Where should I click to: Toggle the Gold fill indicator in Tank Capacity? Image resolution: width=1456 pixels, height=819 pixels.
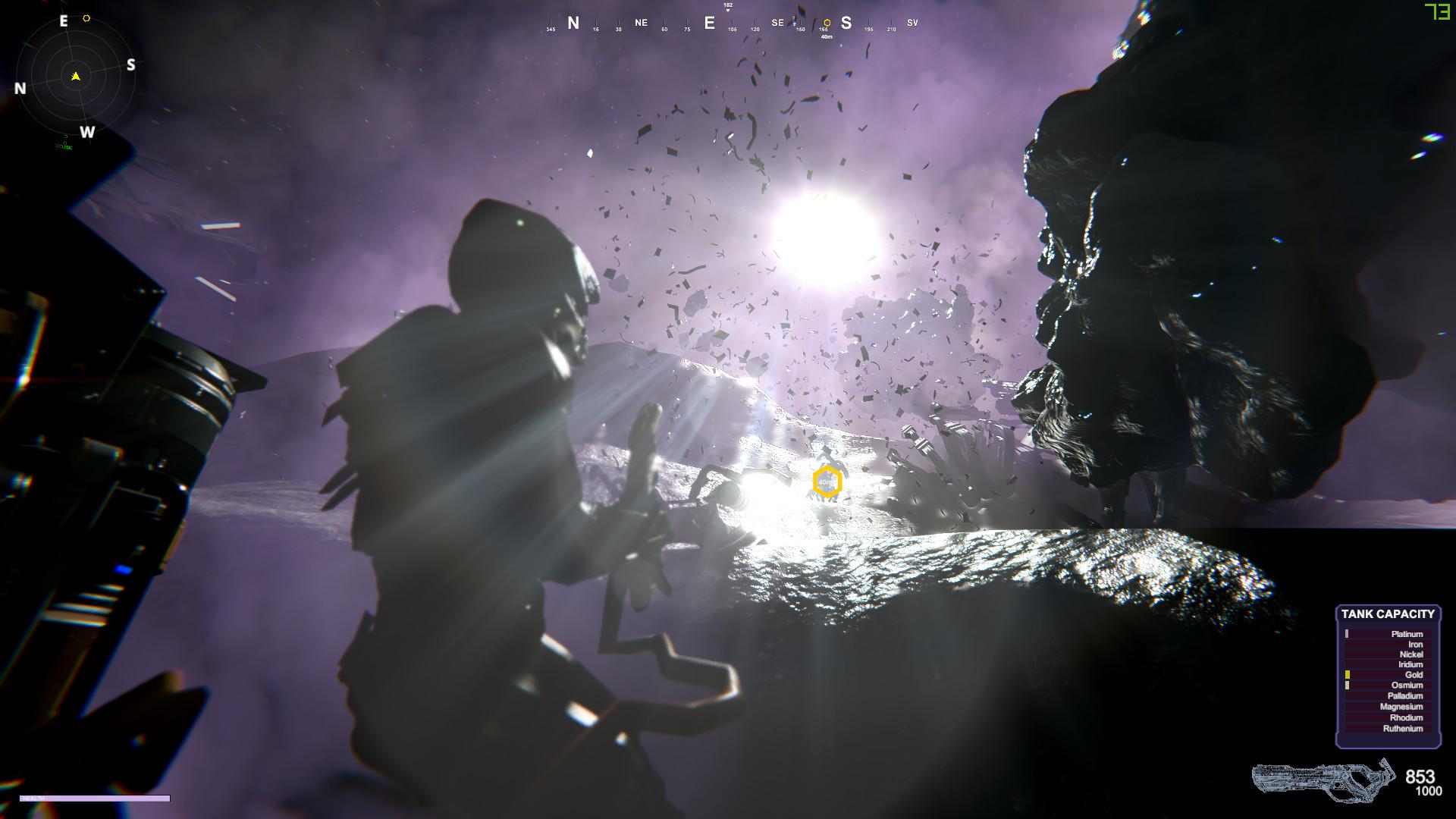pyautogui.click(x=1348, y=674)
